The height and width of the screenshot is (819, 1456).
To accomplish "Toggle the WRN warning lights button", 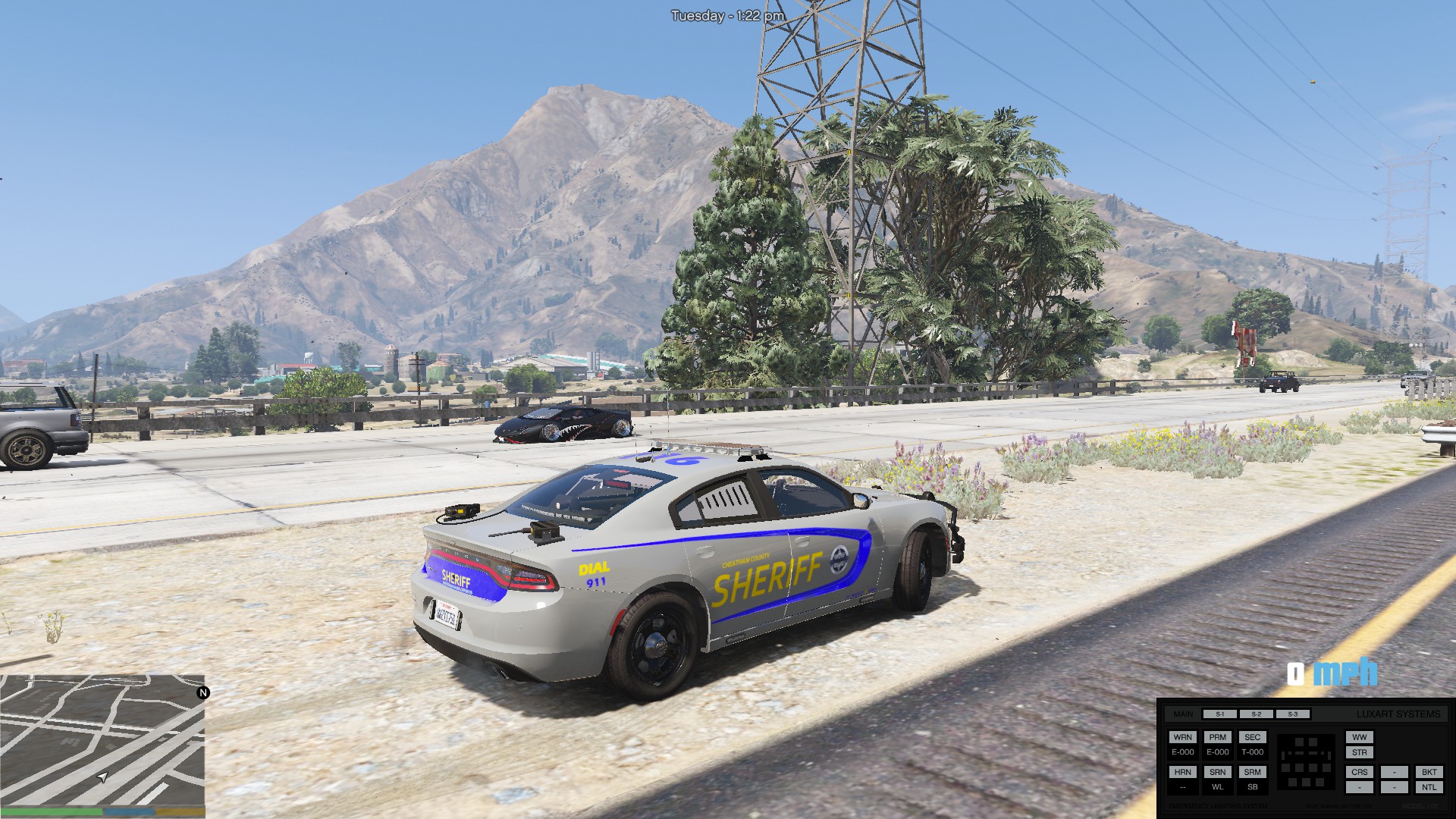I will [1182, 737].
